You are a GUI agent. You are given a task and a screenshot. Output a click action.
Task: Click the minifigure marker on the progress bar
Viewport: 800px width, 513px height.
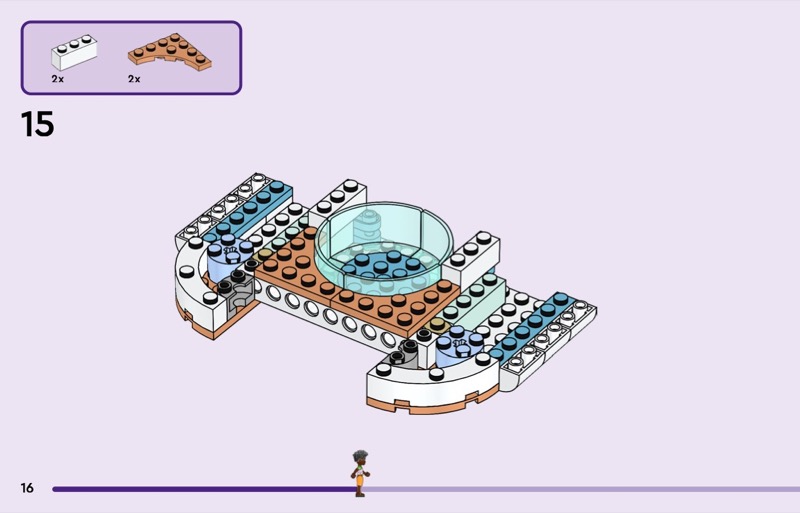click(359, 474)
